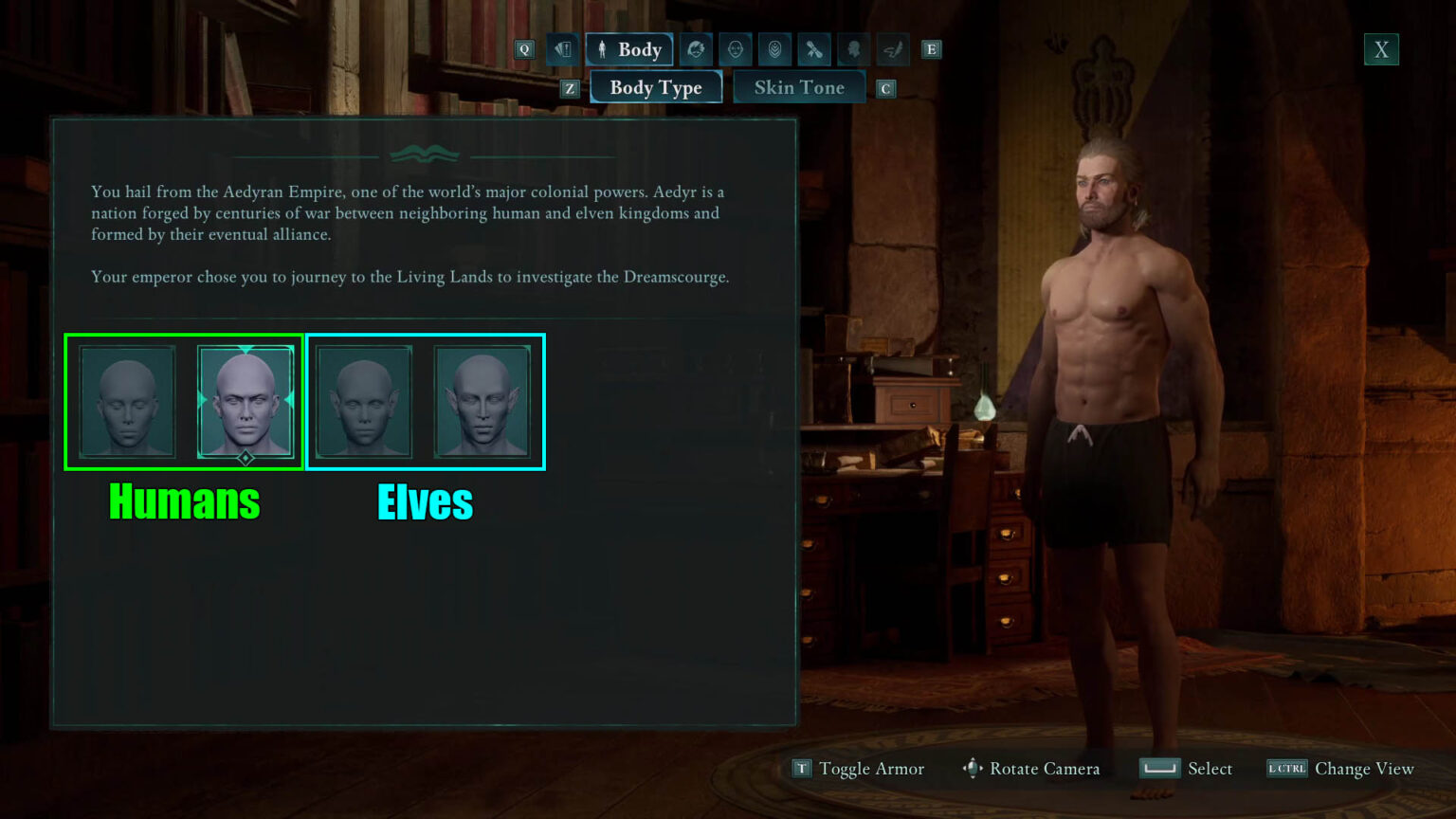Select the human female head option
Screen dimensions: 1456x819
pyautogui.click(x=126, y=401)
